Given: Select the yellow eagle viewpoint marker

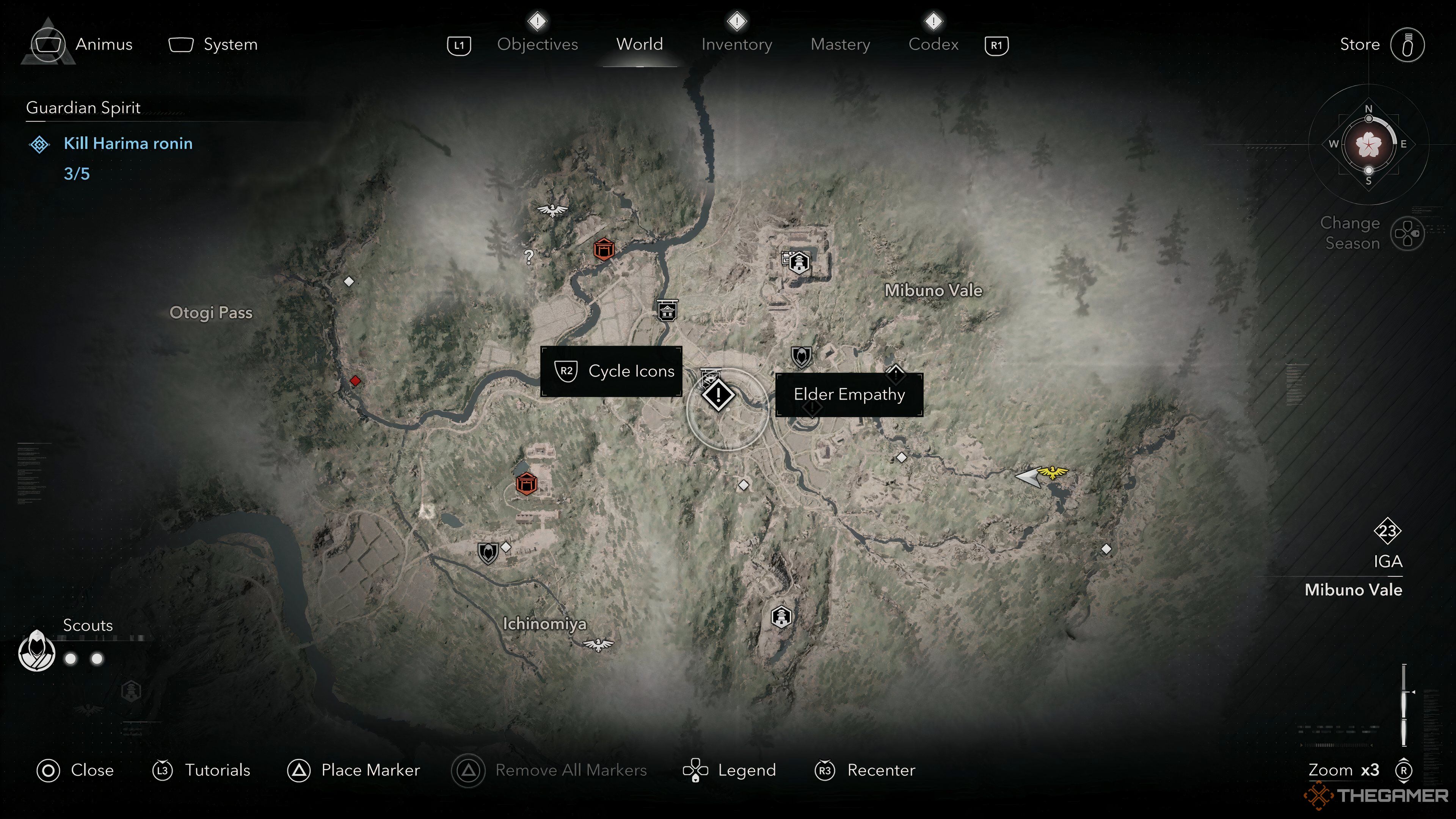Looking at the screenshot, I should pyautogui.click(x=1053, y=472).
